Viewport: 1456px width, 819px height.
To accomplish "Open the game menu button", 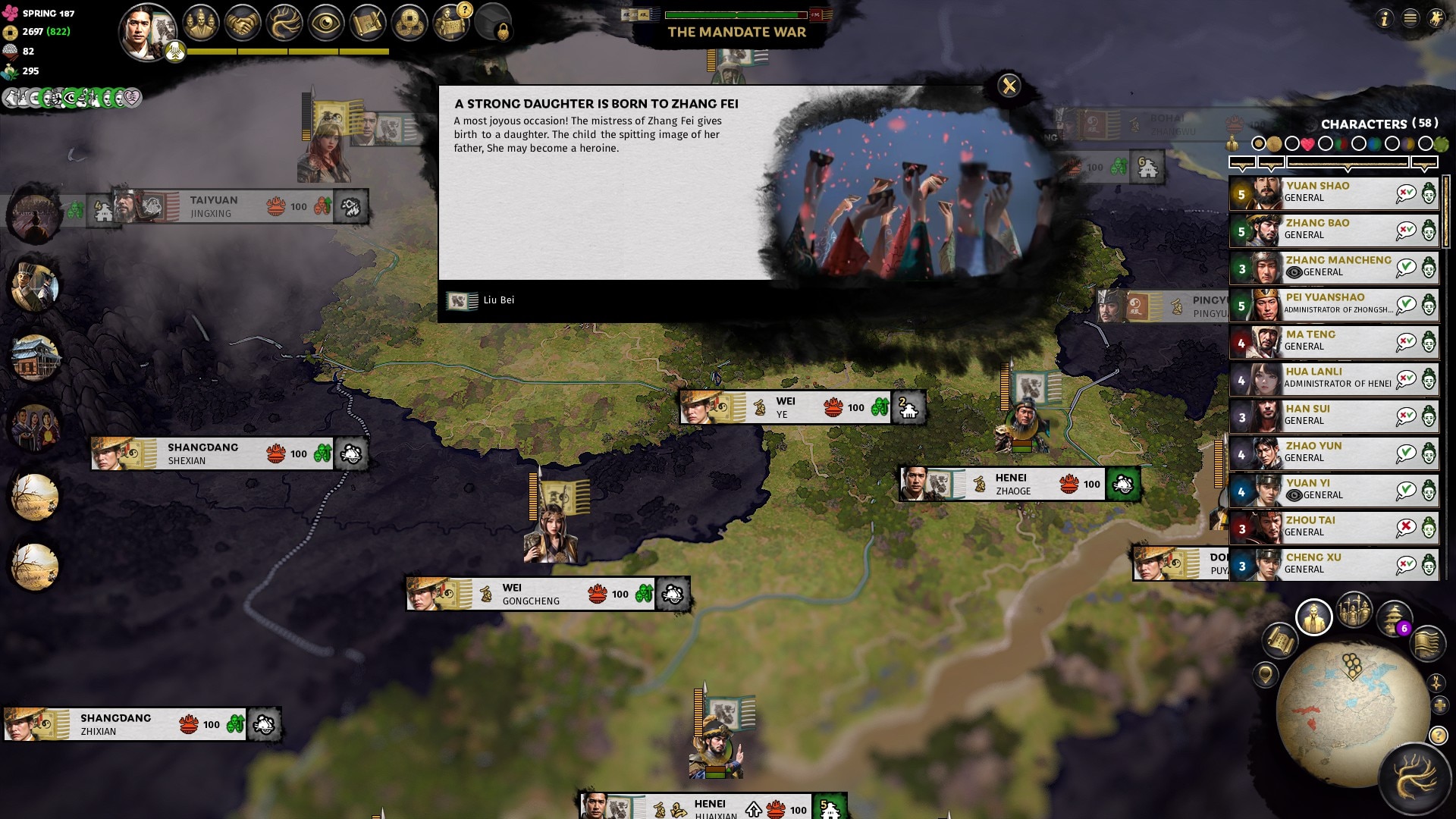I will click(x=1410, y=18).
